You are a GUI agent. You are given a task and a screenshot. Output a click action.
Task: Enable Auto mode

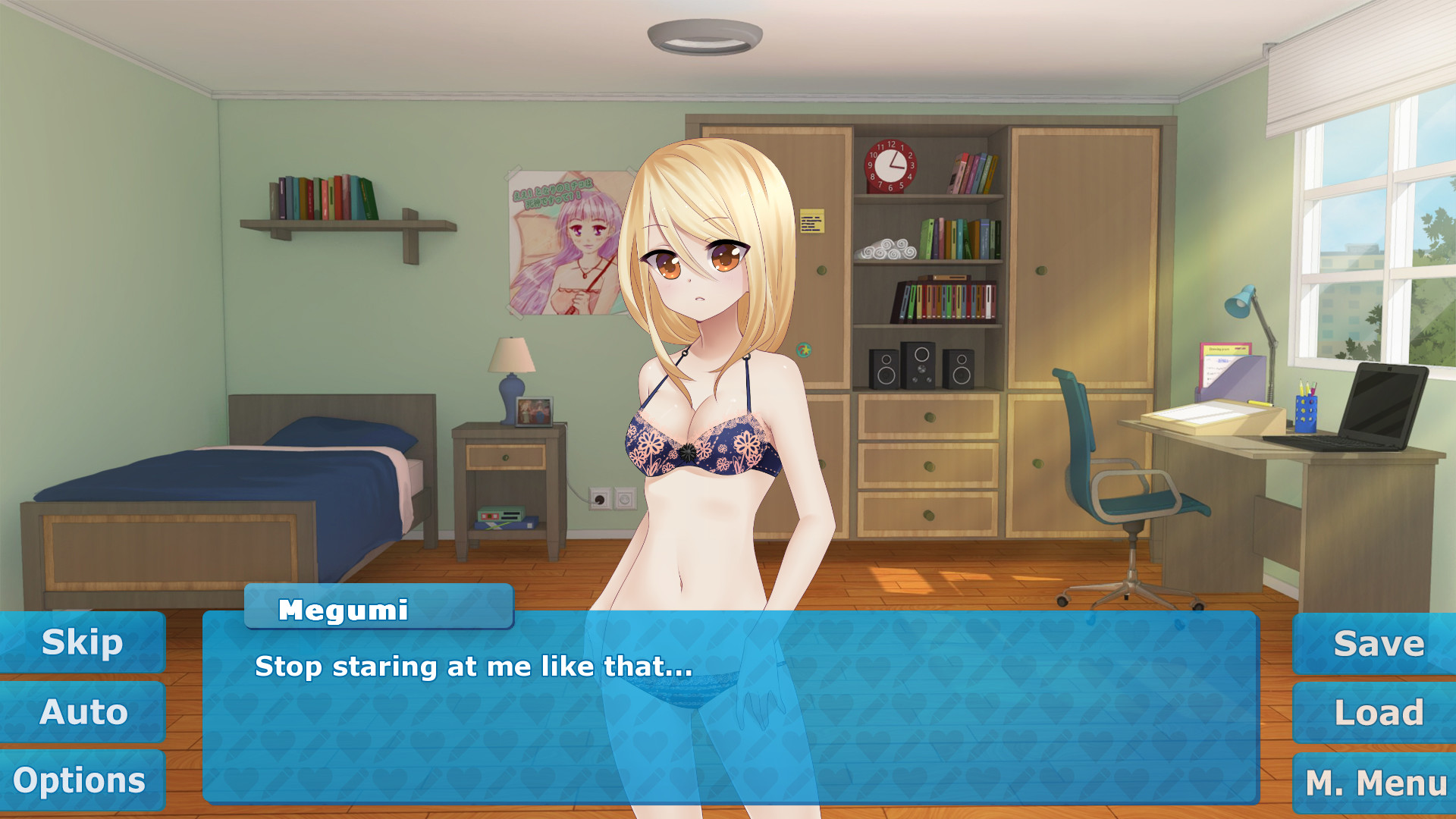pos(83,711)
